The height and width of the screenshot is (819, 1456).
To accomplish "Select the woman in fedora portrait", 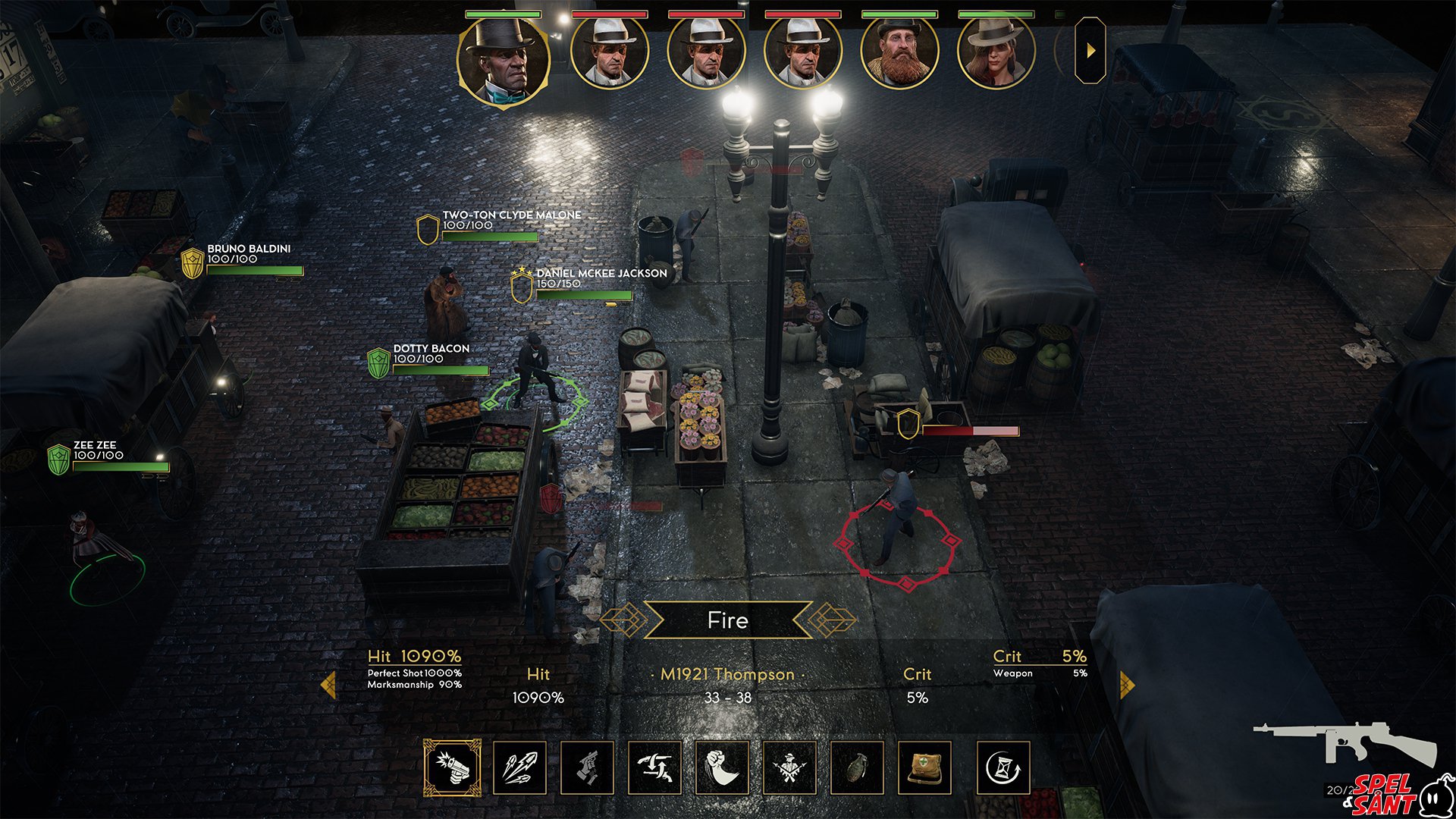I will 996,53.
